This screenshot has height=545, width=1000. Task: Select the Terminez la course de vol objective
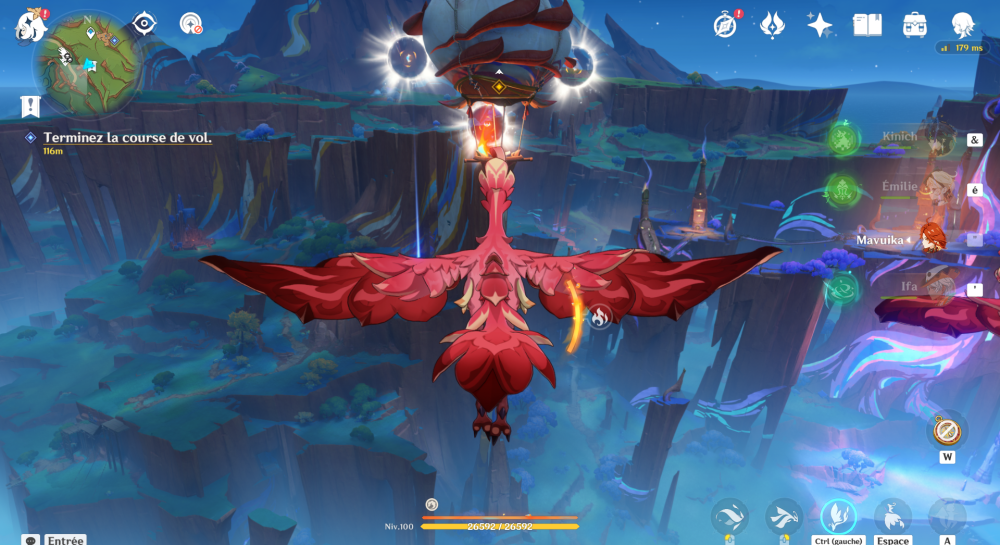click(x=127, y=138)
